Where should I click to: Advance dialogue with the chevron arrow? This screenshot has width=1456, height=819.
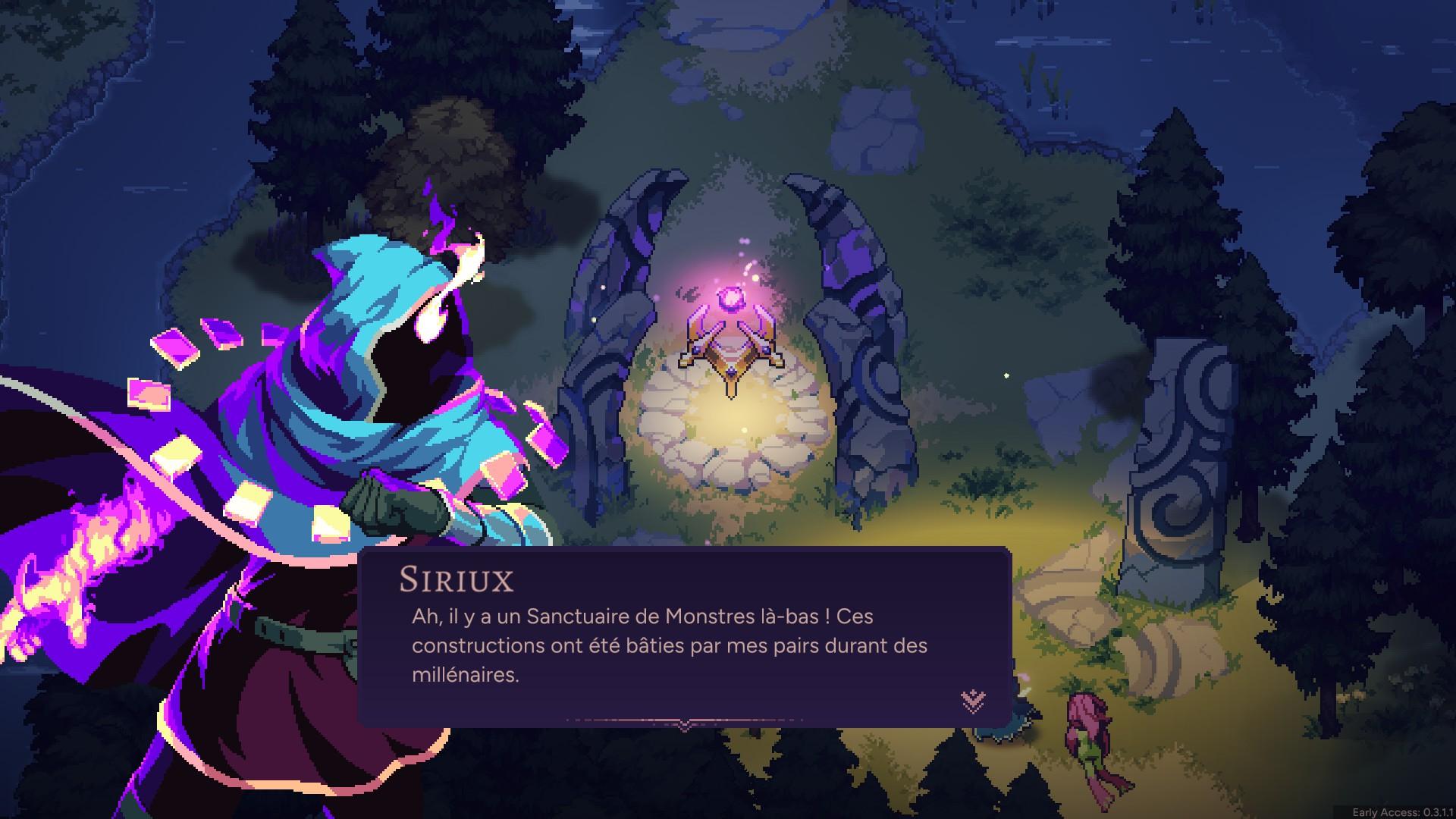click(973, 701)
